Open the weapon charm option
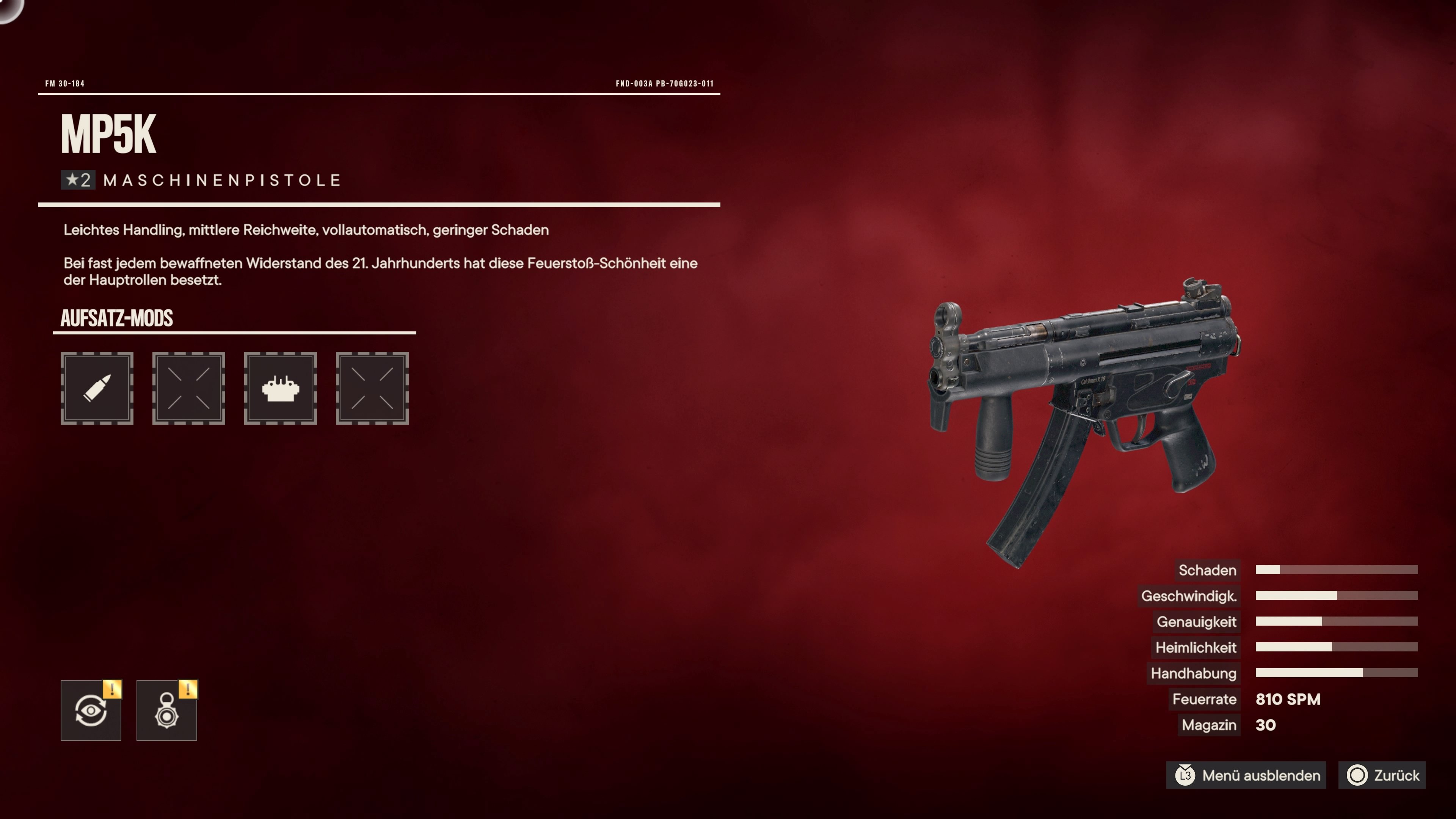The width and height of the screenshot is (1456, 819). tap(167, 711)
